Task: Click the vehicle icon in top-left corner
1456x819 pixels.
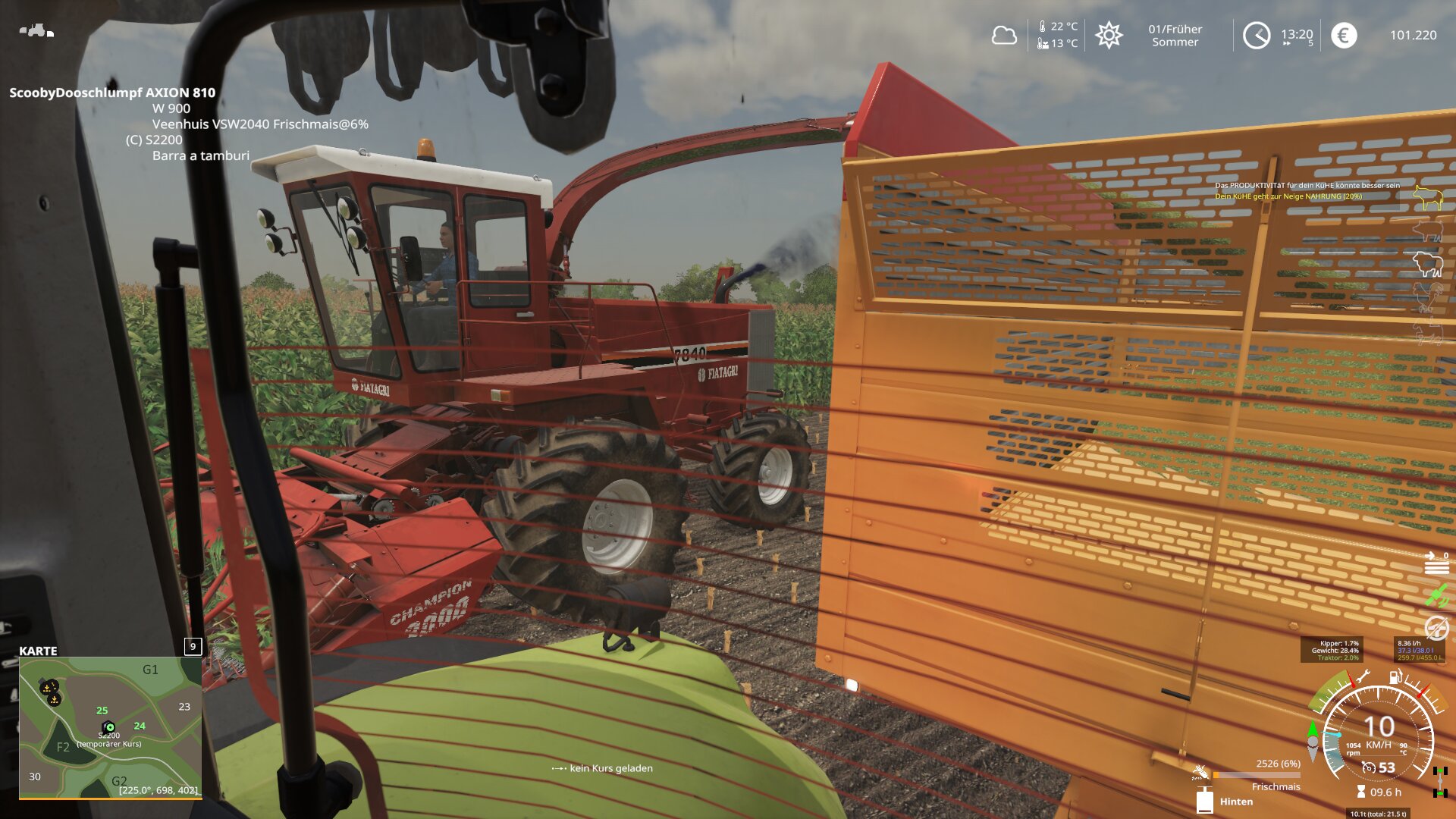Action: pyautogui.click(x=36, y=31)
